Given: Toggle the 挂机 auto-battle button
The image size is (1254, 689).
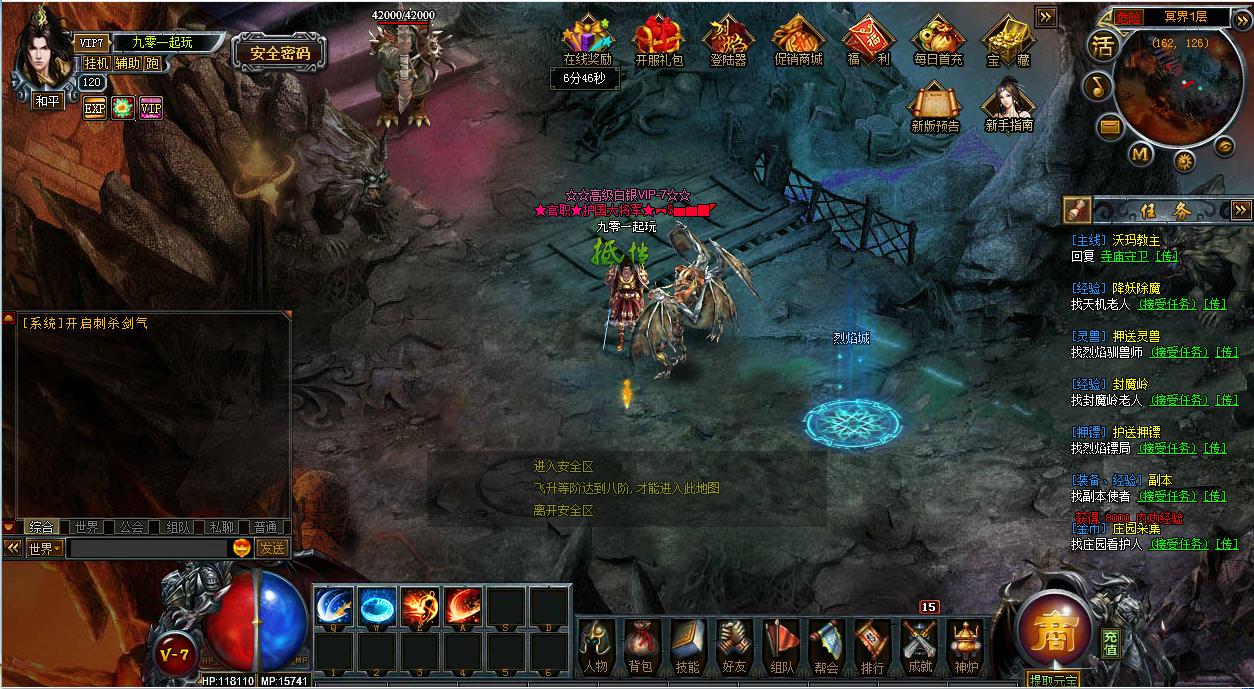Looking at the screenshot, I should point(96,63).
